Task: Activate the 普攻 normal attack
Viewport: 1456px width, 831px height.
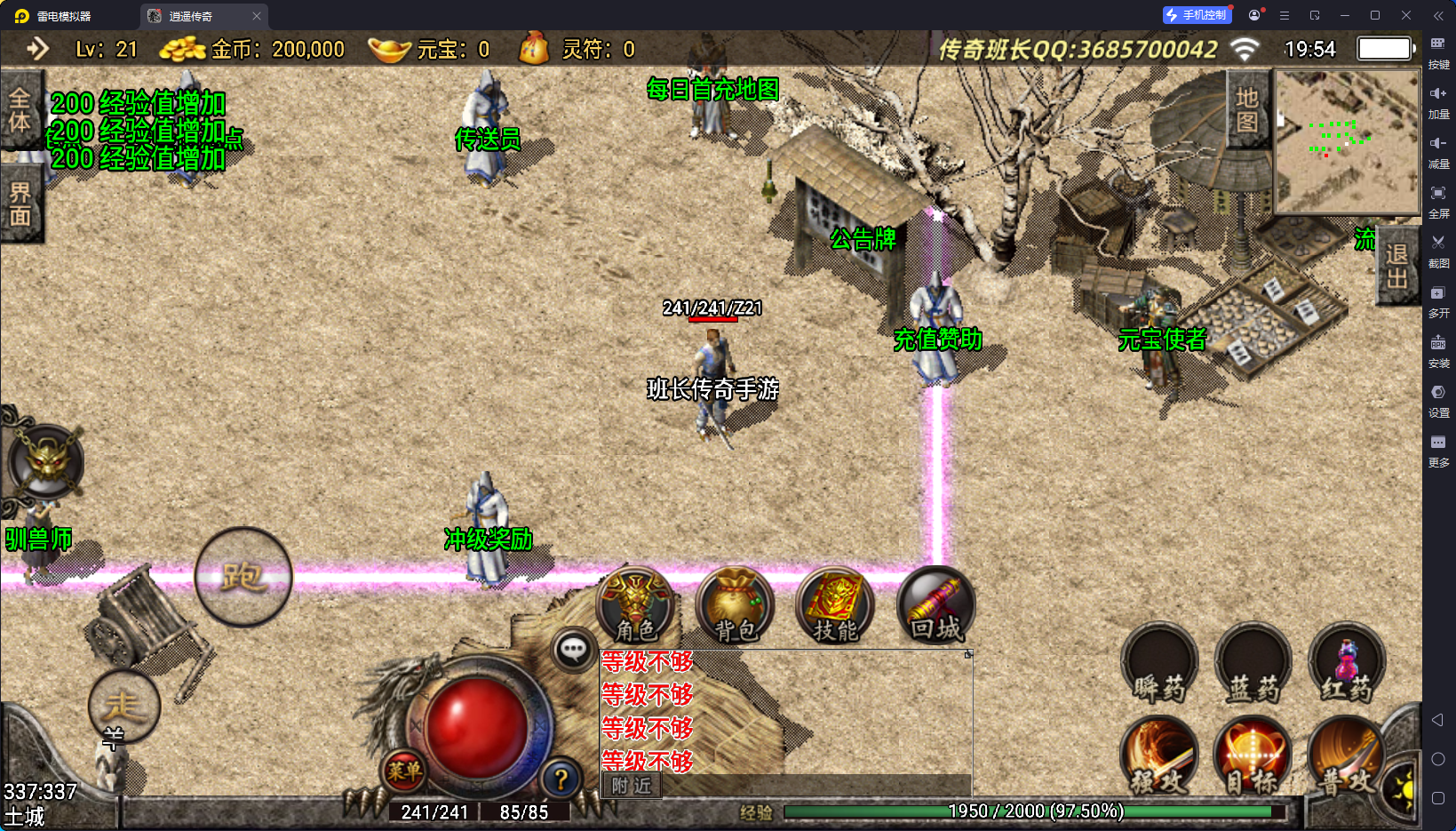Action: pos(1345,756)
